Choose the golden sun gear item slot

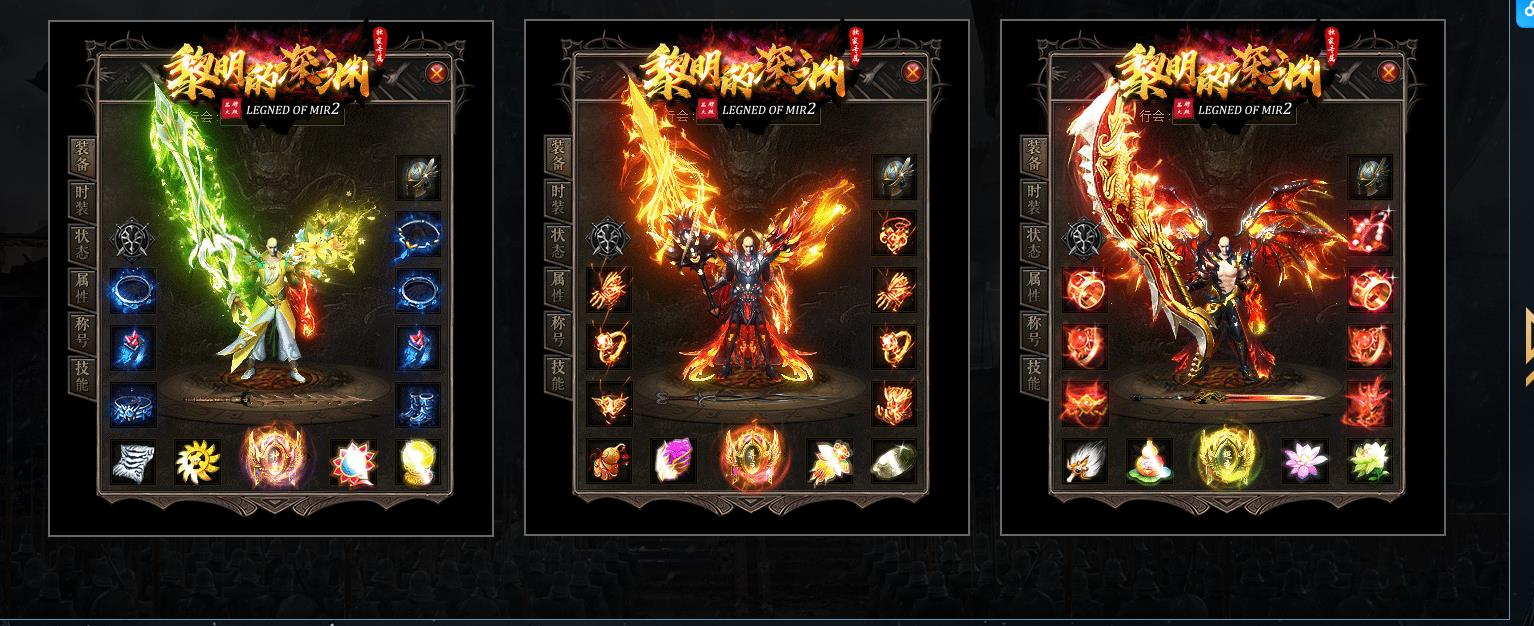tap(197, 462)
